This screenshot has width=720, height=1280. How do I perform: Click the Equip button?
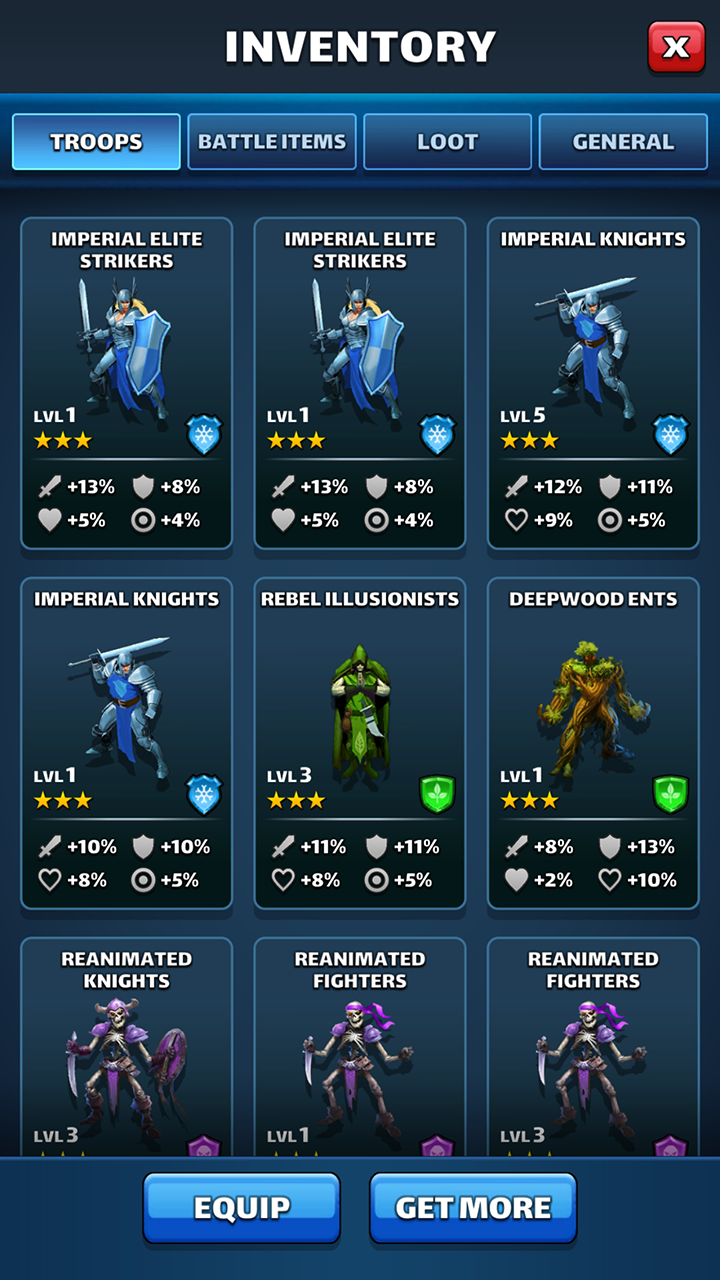tap(242, 1208)
